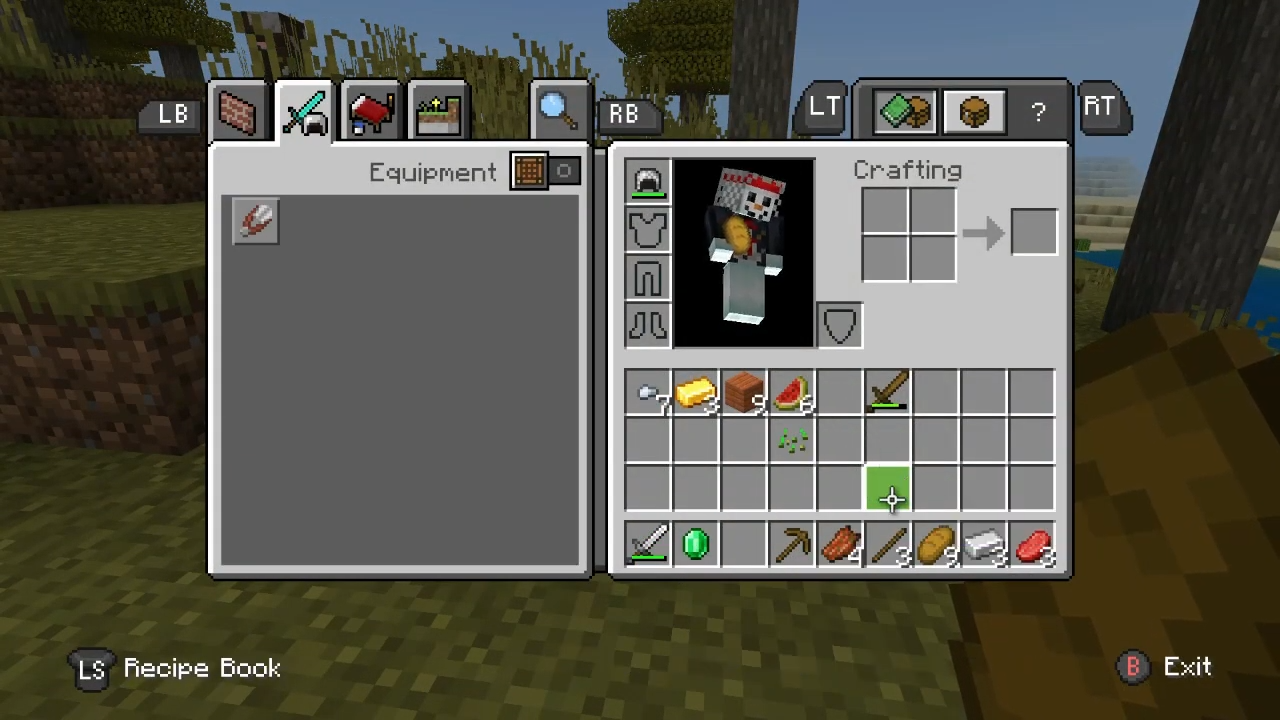Select the iron sword in hotbar
Screen dimensions: 1280x720
(x=648, y=545)
